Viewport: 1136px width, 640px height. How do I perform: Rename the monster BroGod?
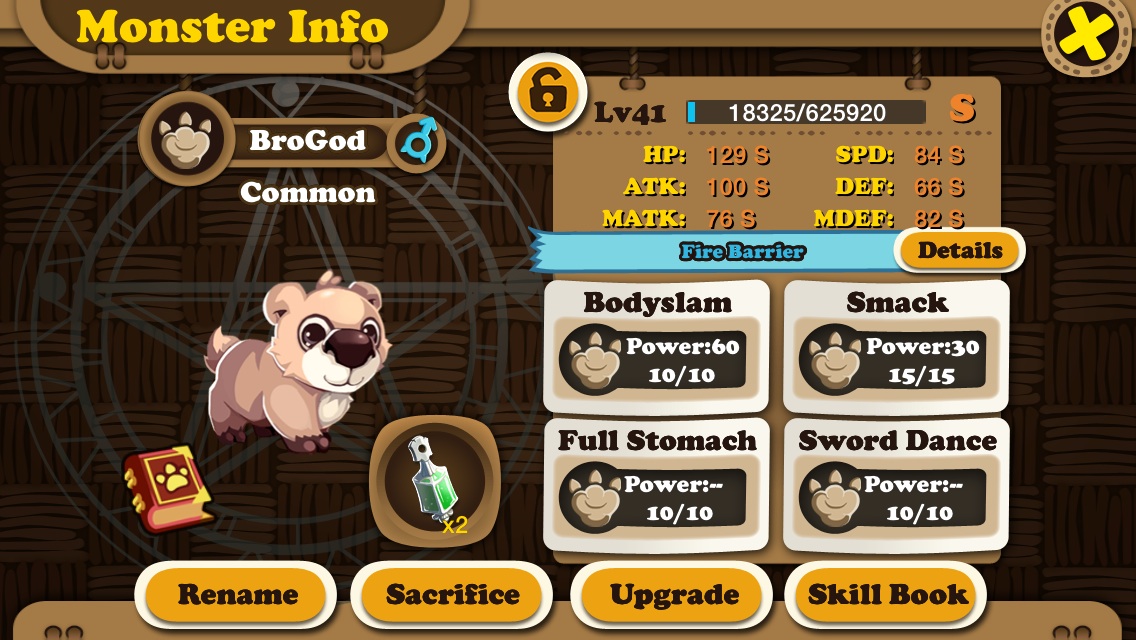pos(237,595)
